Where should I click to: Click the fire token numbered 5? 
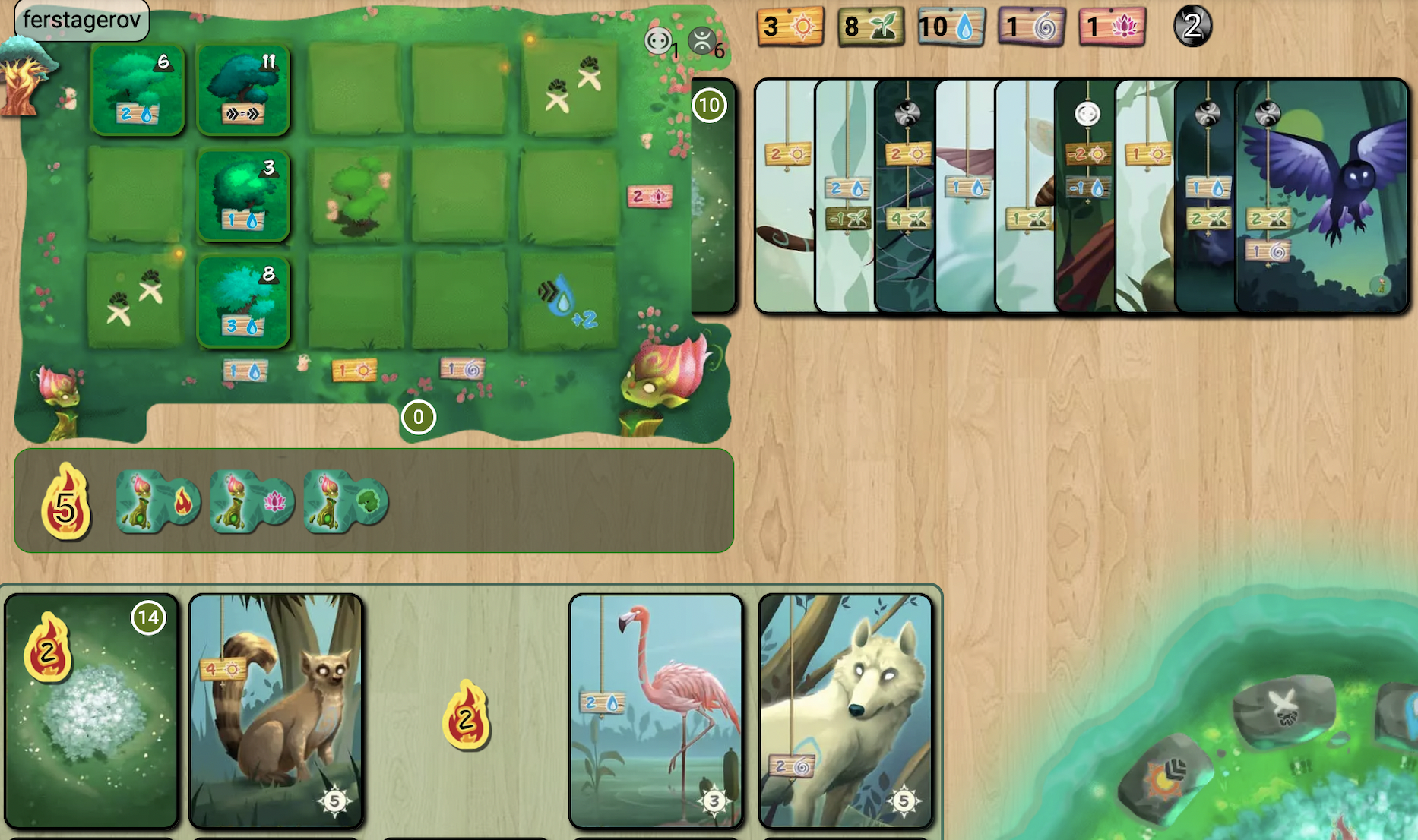[x=65, y=502]
